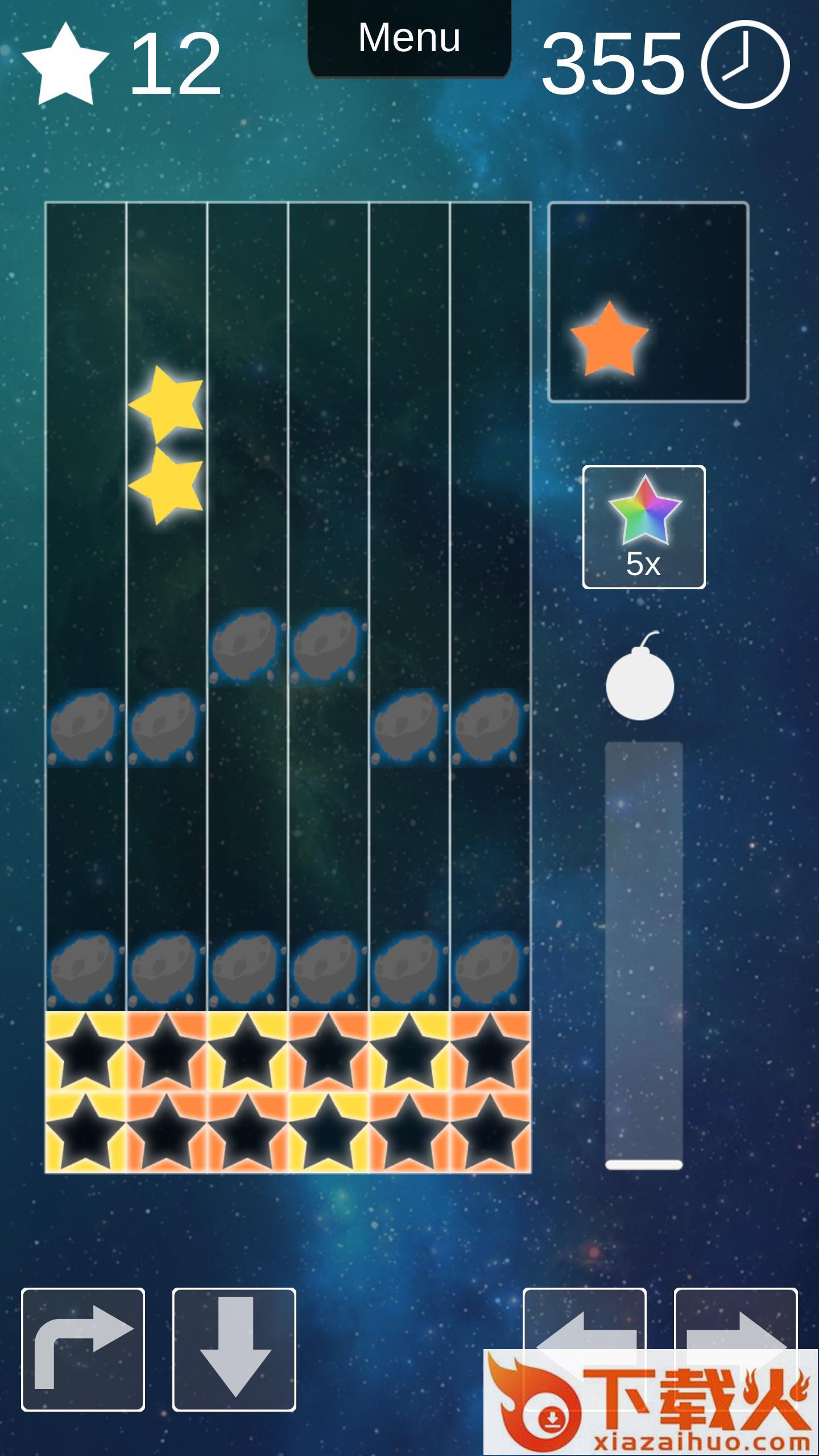Tap the rotate piece arrow button

click(83, 1349)
